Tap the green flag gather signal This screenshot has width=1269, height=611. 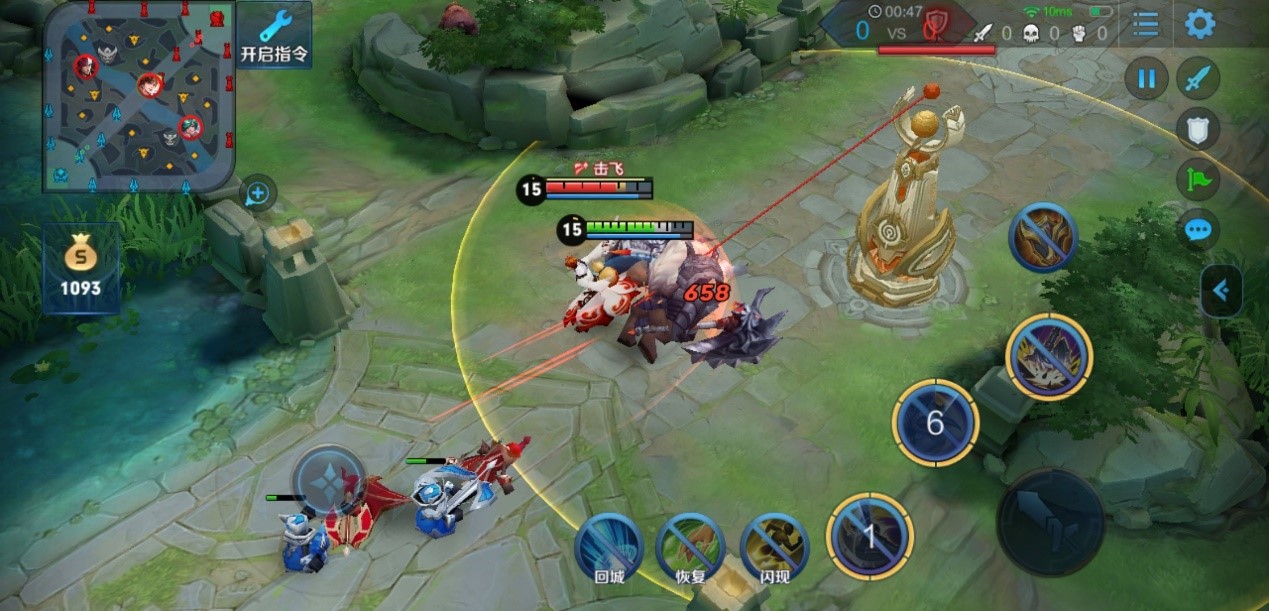tap(1197, 181)
